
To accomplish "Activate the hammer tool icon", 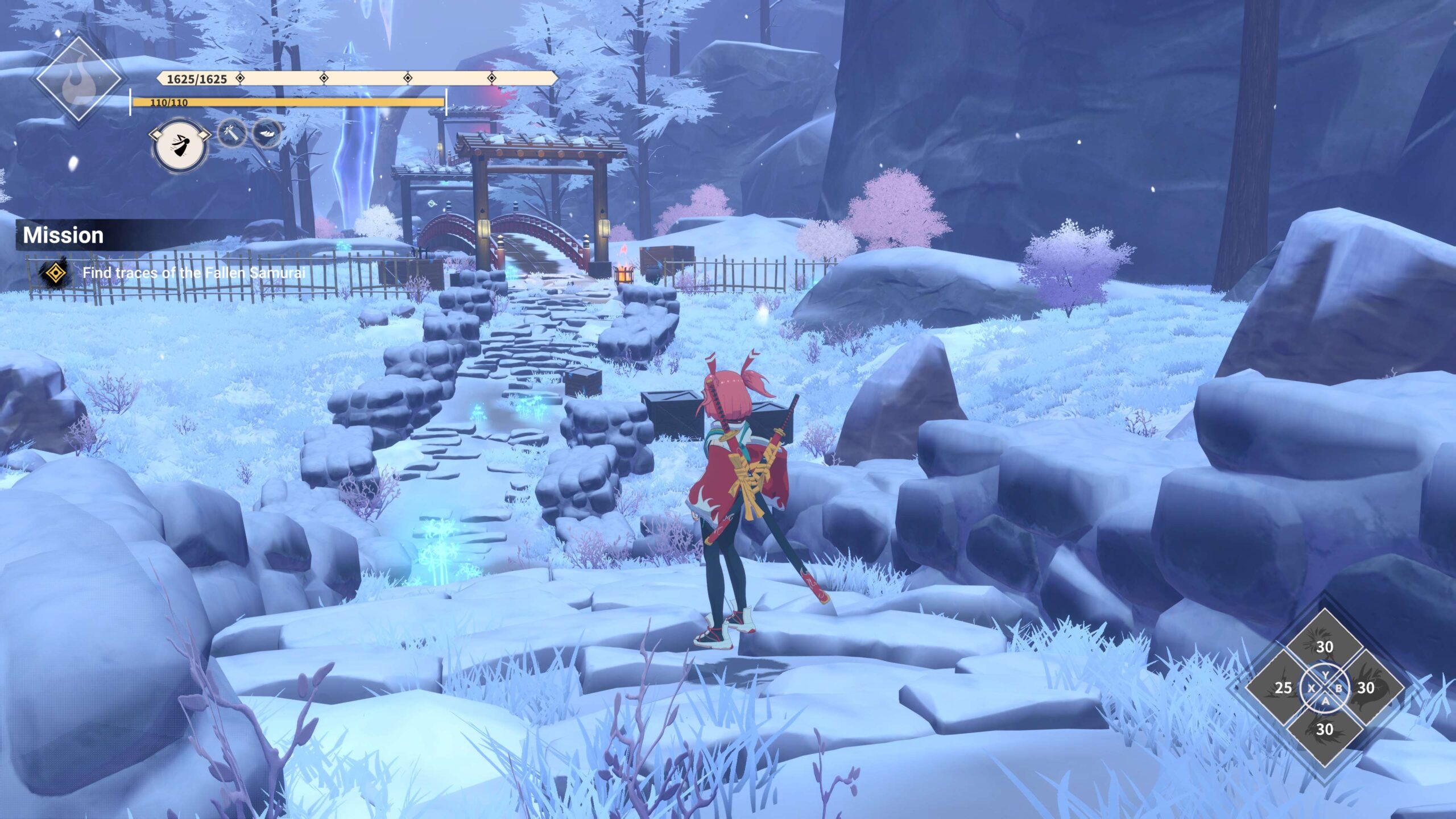I will 232,134.
